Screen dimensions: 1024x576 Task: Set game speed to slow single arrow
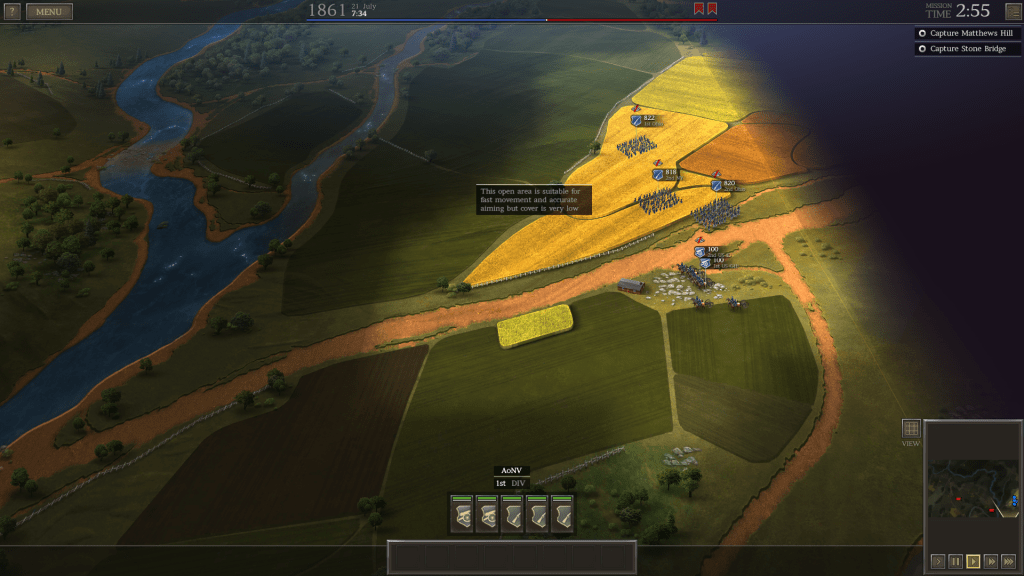[937, 561]
